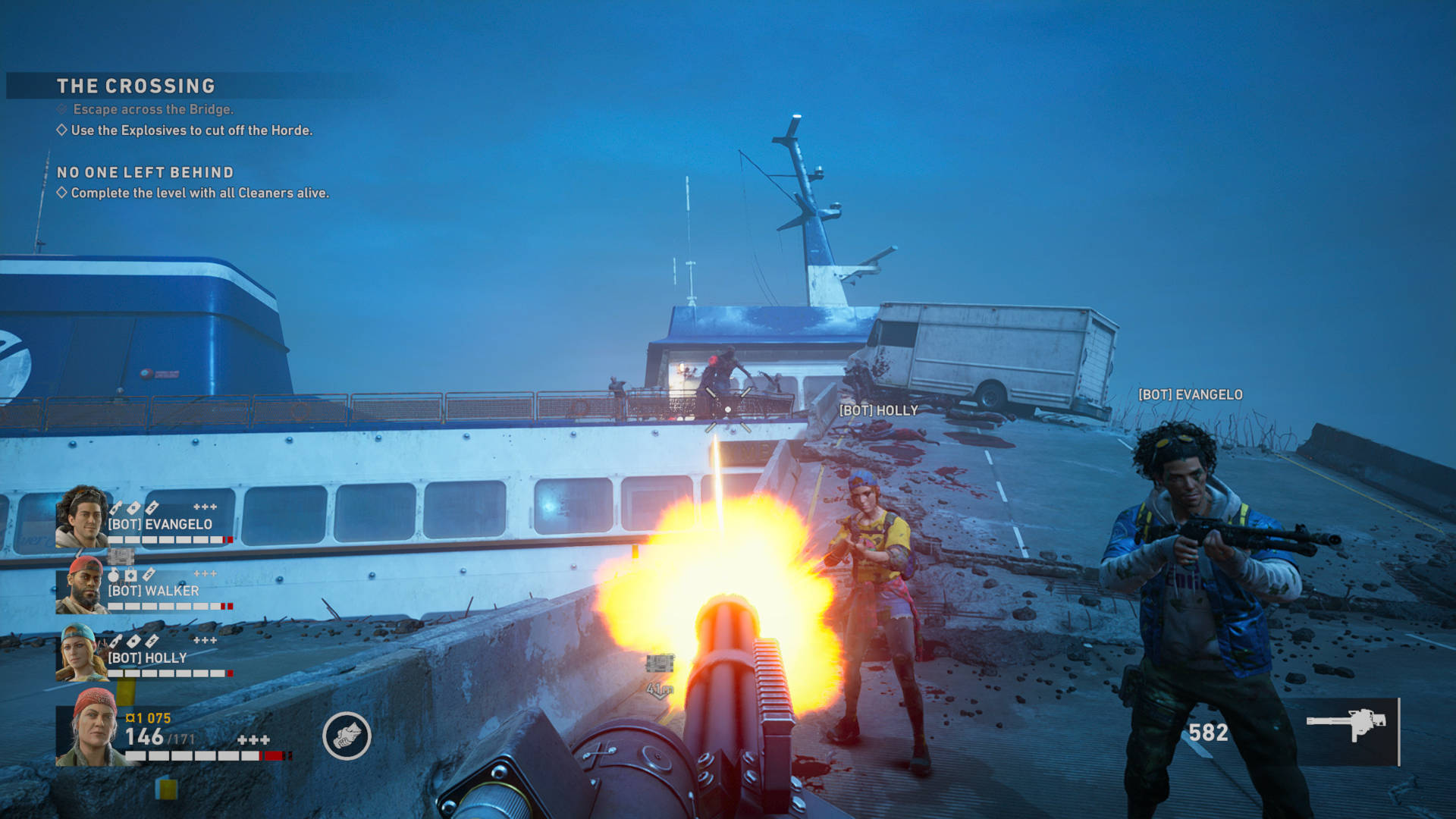Choose Walker's teammate portrait
The image size is (1456, 819).
point(82,585)
